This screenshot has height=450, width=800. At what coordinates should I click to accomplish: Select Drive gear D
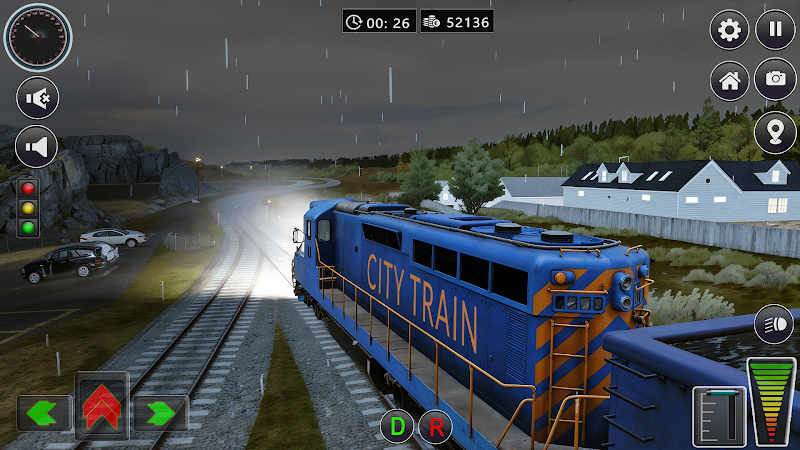398,427
